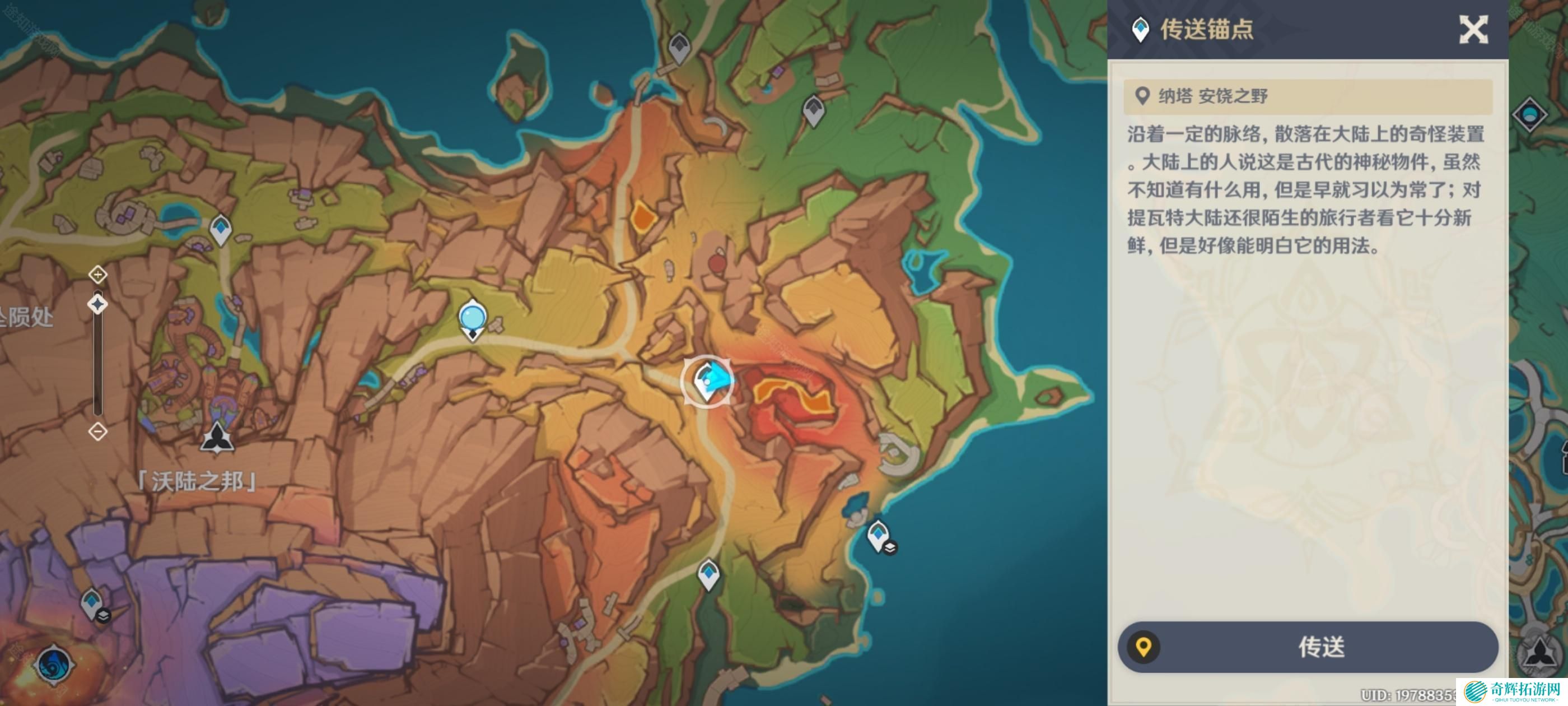Select the layered waypoint on the coastal shoreline
Viewport: 1568px width, 706px height.
(x=879, y=537)
